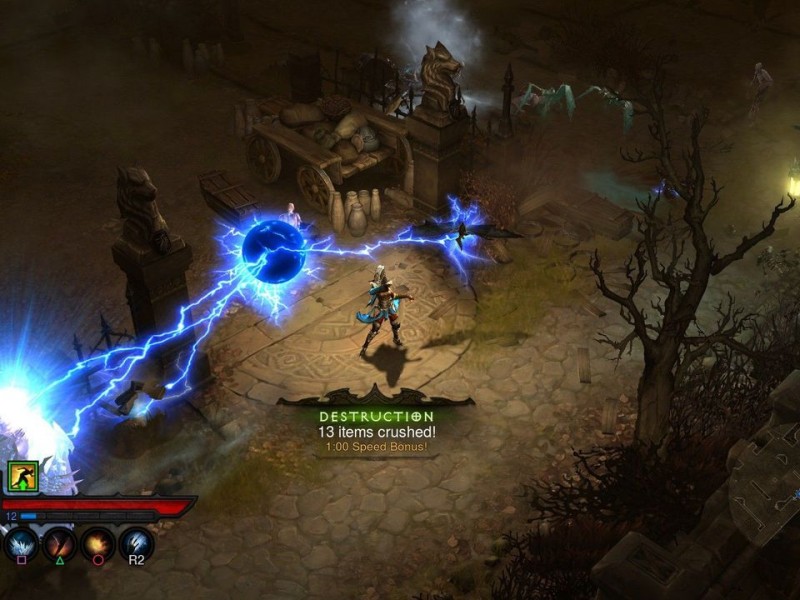
Task: Activate the ice shards skill icon
Action: (21, 544)
